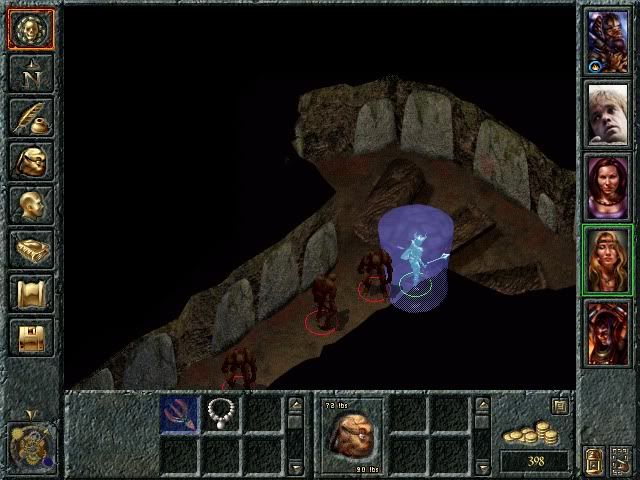This screenshot has height=480, width=640.
Task: Open the mage spellbook button
Action: pos(30,249)
